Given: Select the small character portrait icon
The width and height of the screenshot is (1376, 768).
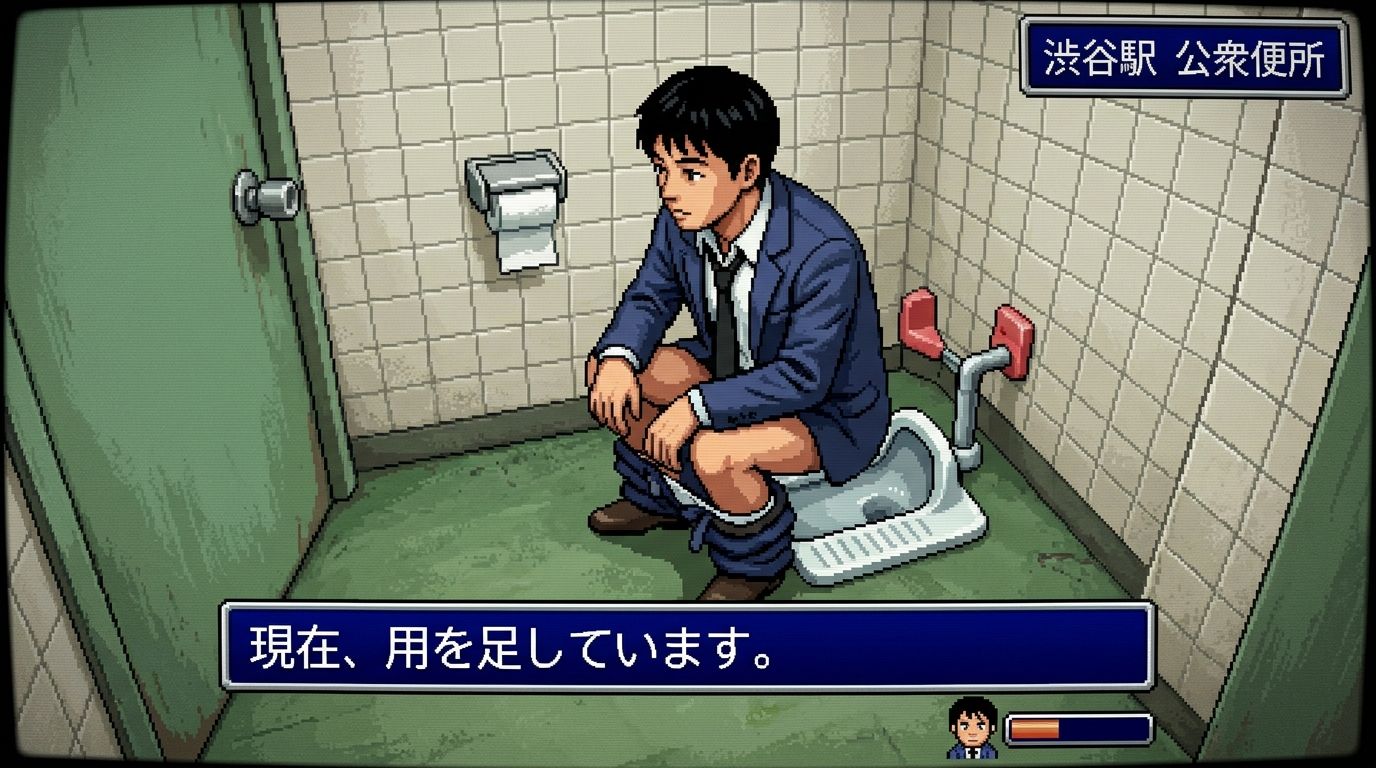Looking at the screenshot, I should click(973, 727).
